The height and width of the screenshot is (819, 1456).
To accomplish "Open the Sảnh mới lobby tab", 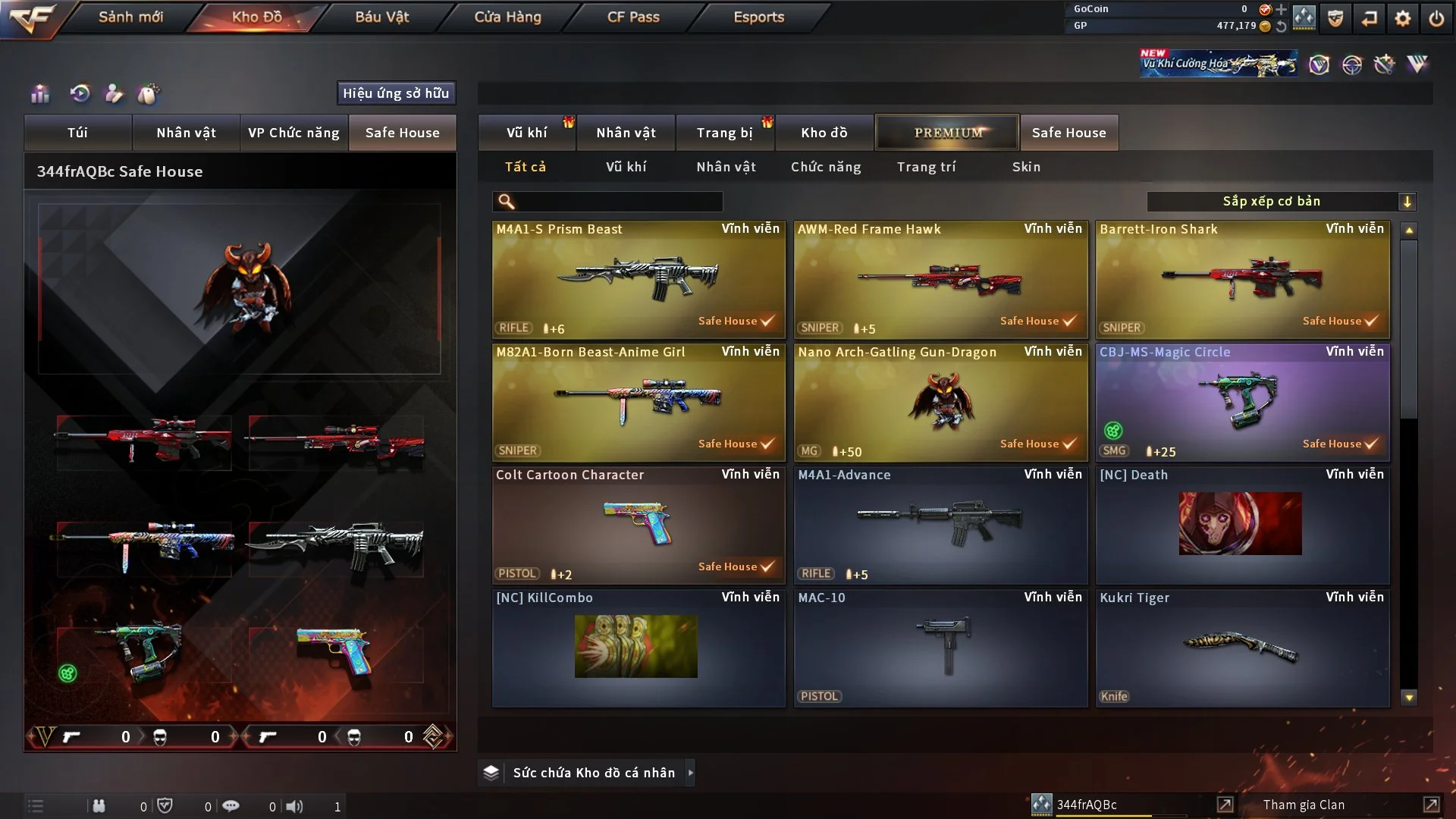I will 130,17.
